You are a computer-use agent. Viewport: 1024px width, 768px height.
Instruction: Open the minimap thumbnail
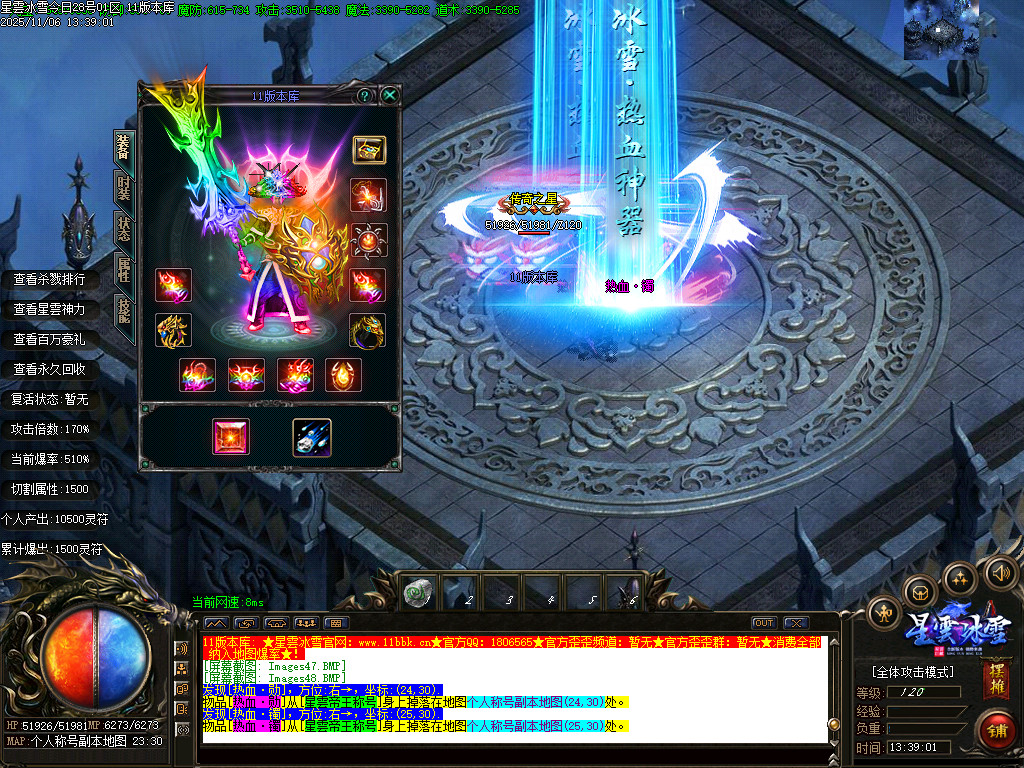click(941, 30)
